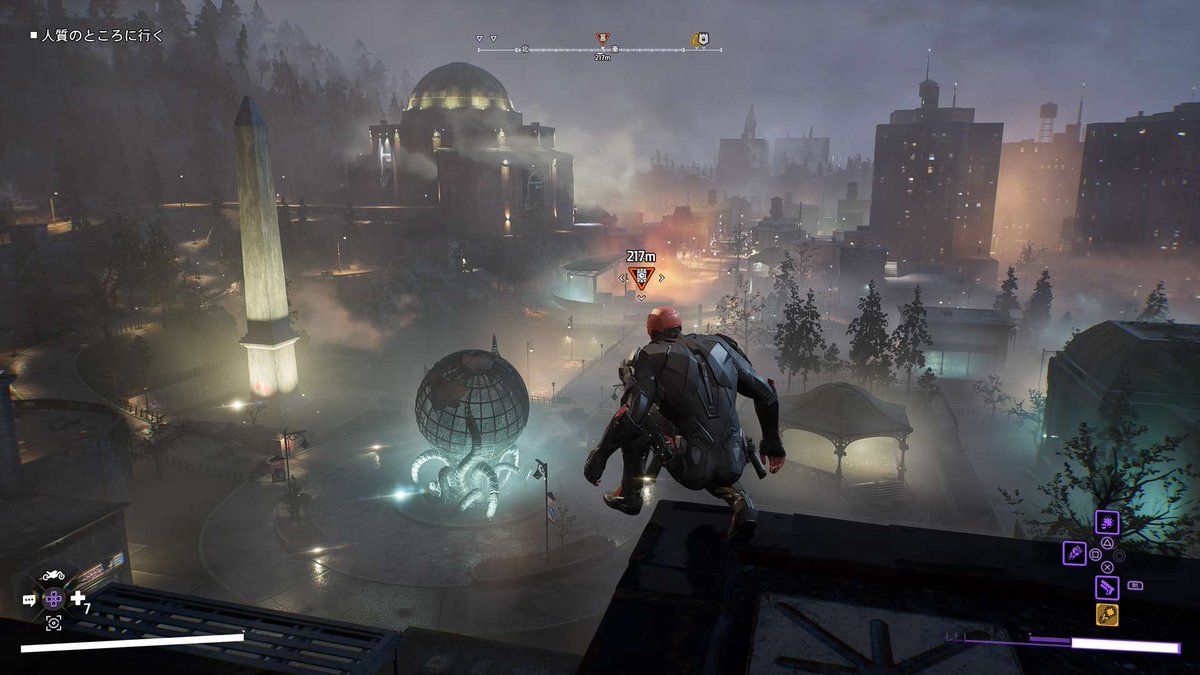
Task: Select the objective tracker text at top-left
Action: coord(97,35)
